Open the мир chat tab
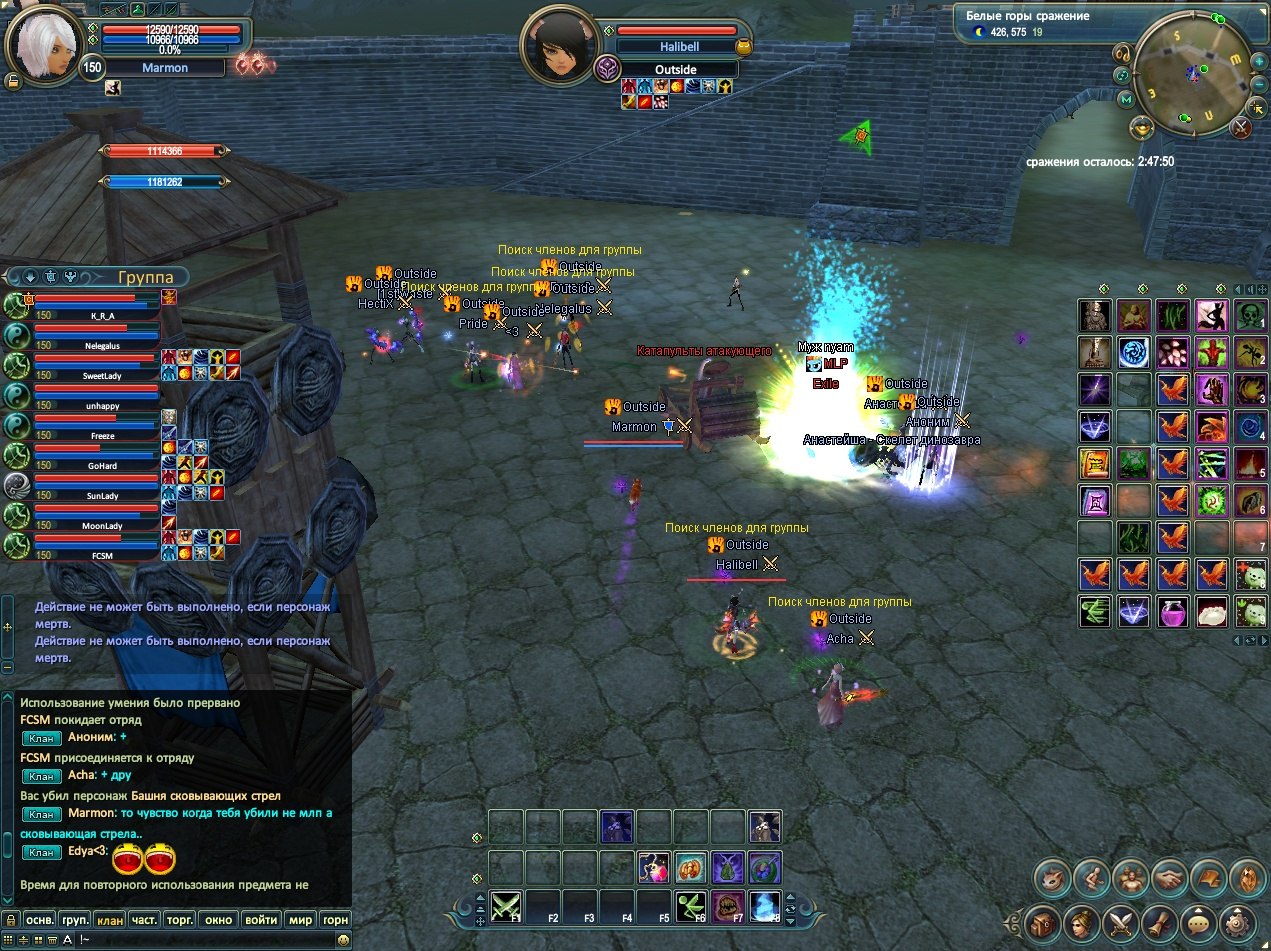This screenshot has height=951, width=1271. tap(300, 919)
